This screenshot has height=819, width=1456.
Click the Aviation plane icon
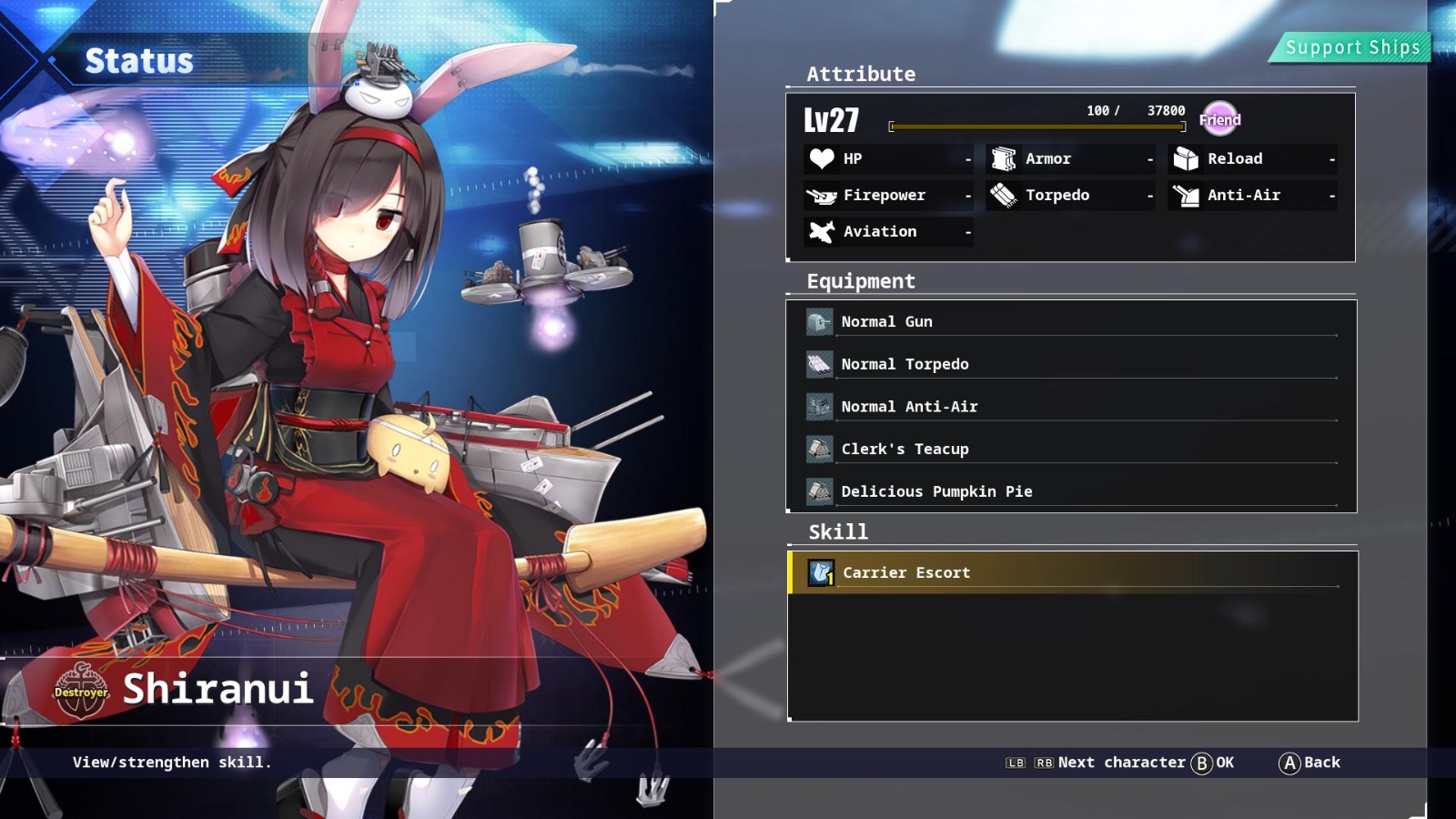pyautogui.click(x=820, y=231)
